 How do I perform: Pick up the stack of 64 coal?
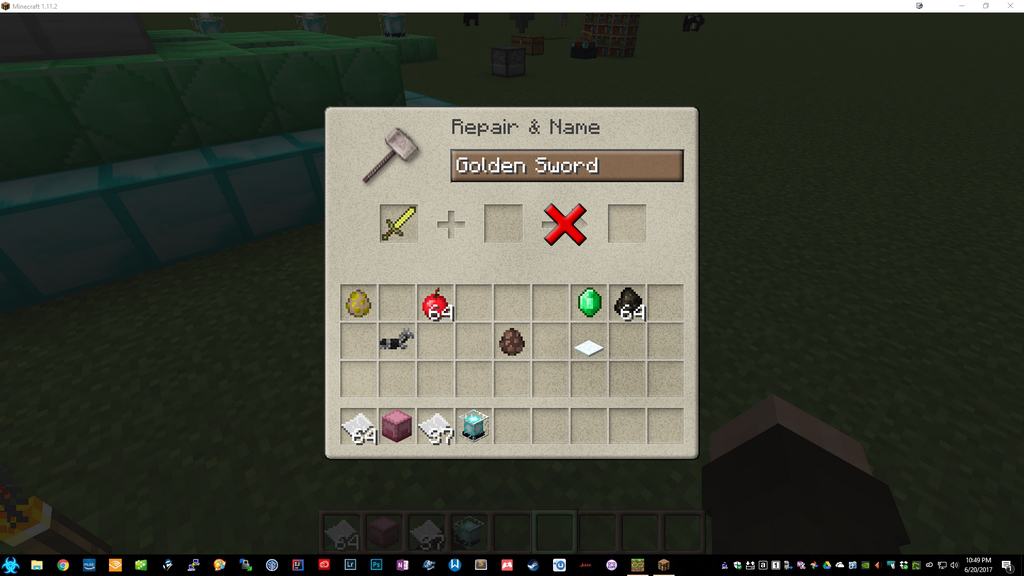coord(628,303)
